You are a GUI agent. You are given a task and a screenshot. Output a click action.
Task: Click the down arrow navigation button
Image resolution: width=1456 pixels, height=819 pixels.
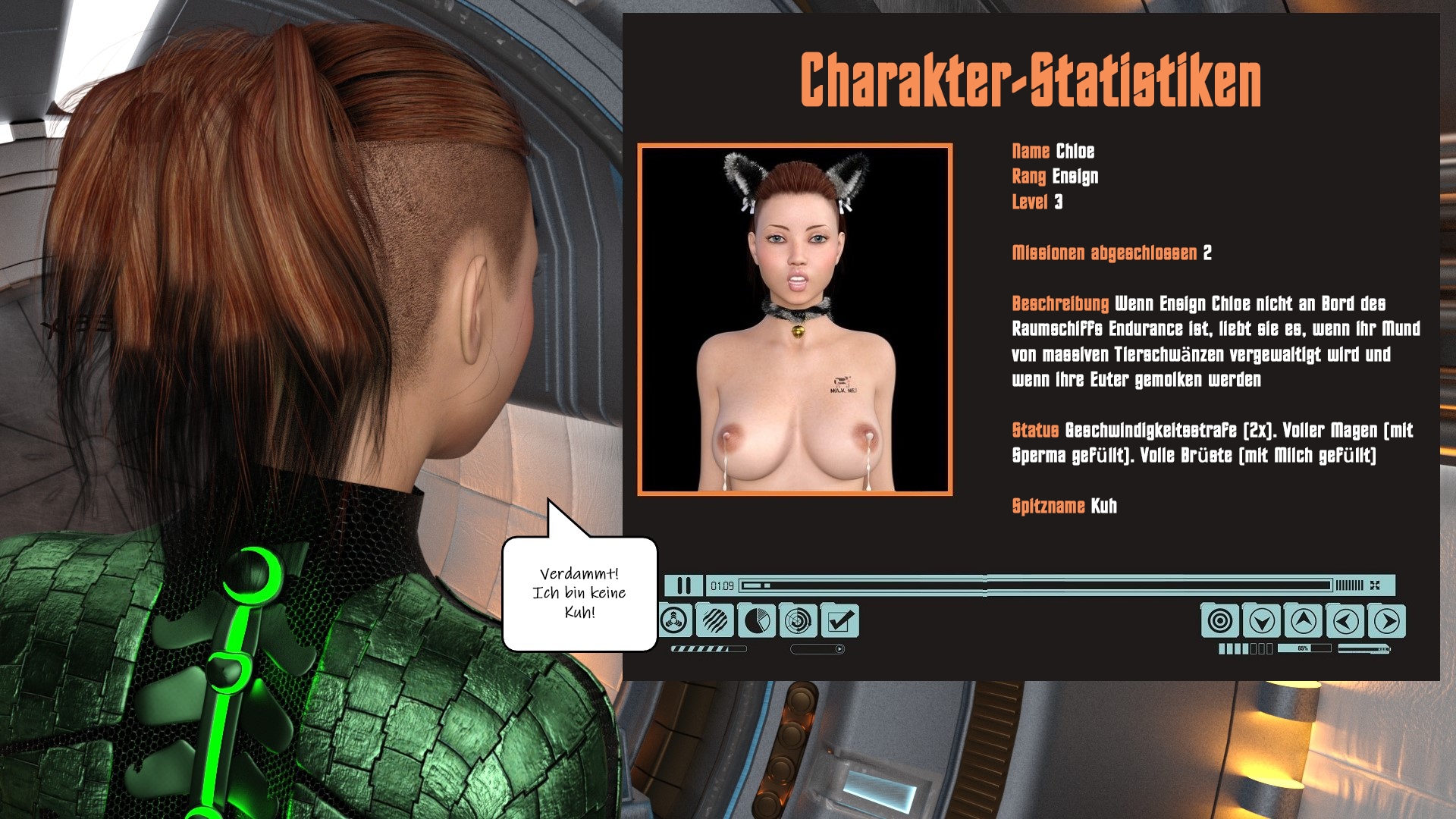(x=1261, y=621)
